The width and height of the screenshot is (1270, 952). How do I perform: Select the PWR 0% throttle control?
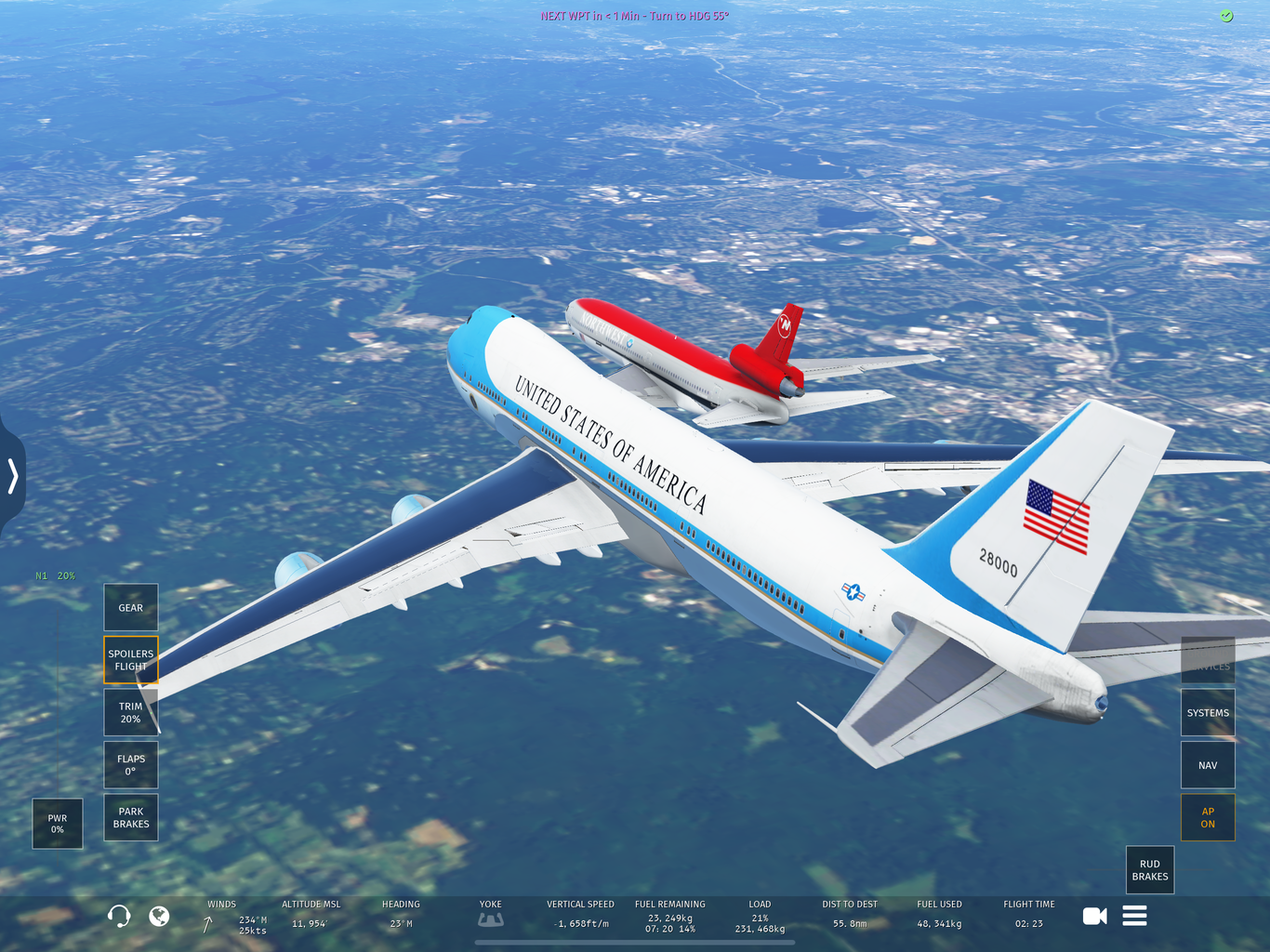[x=58, y=824]
